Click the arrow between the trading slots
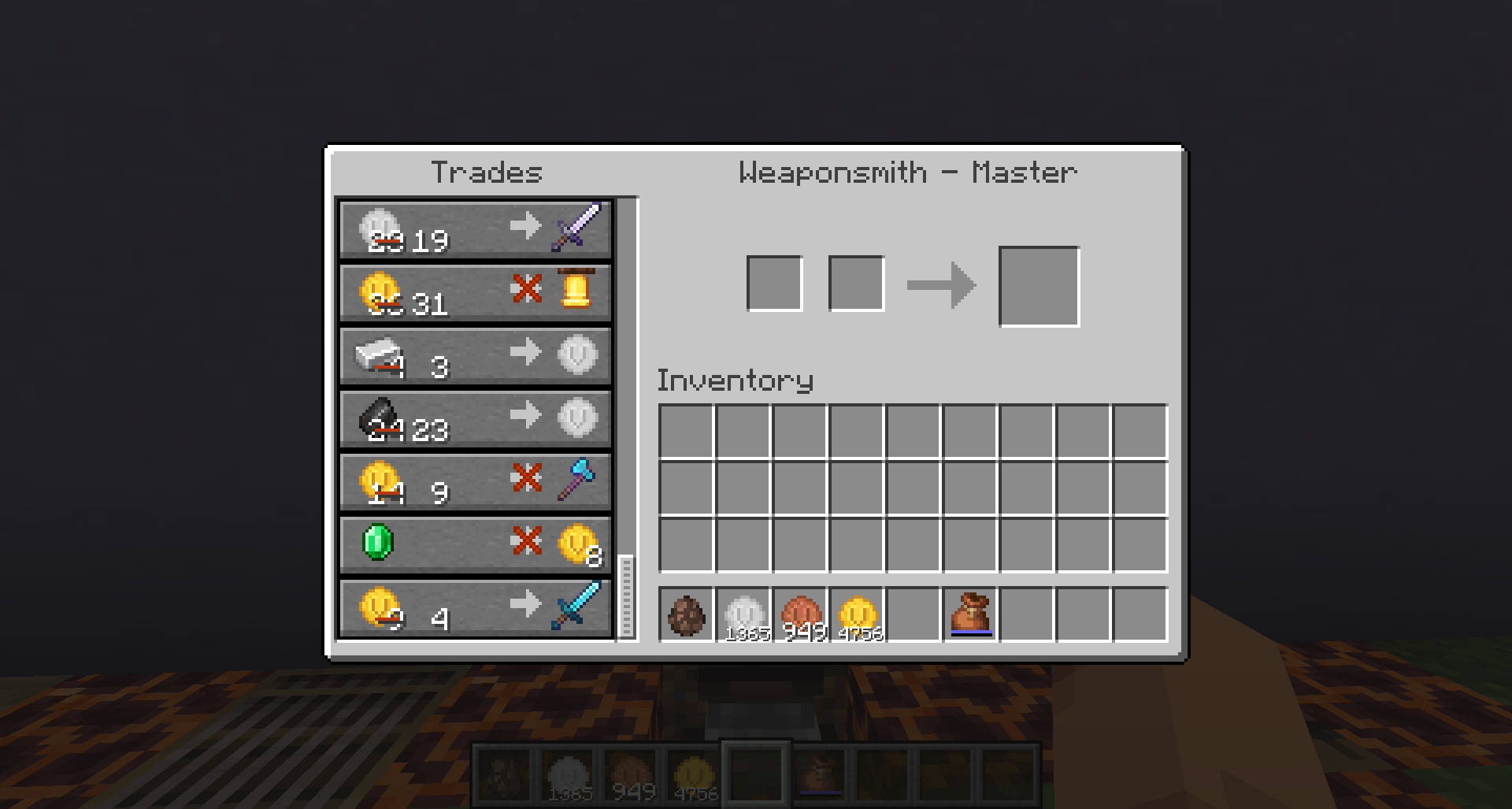This screenshot has width=1512, height=809. pos(941,284)
